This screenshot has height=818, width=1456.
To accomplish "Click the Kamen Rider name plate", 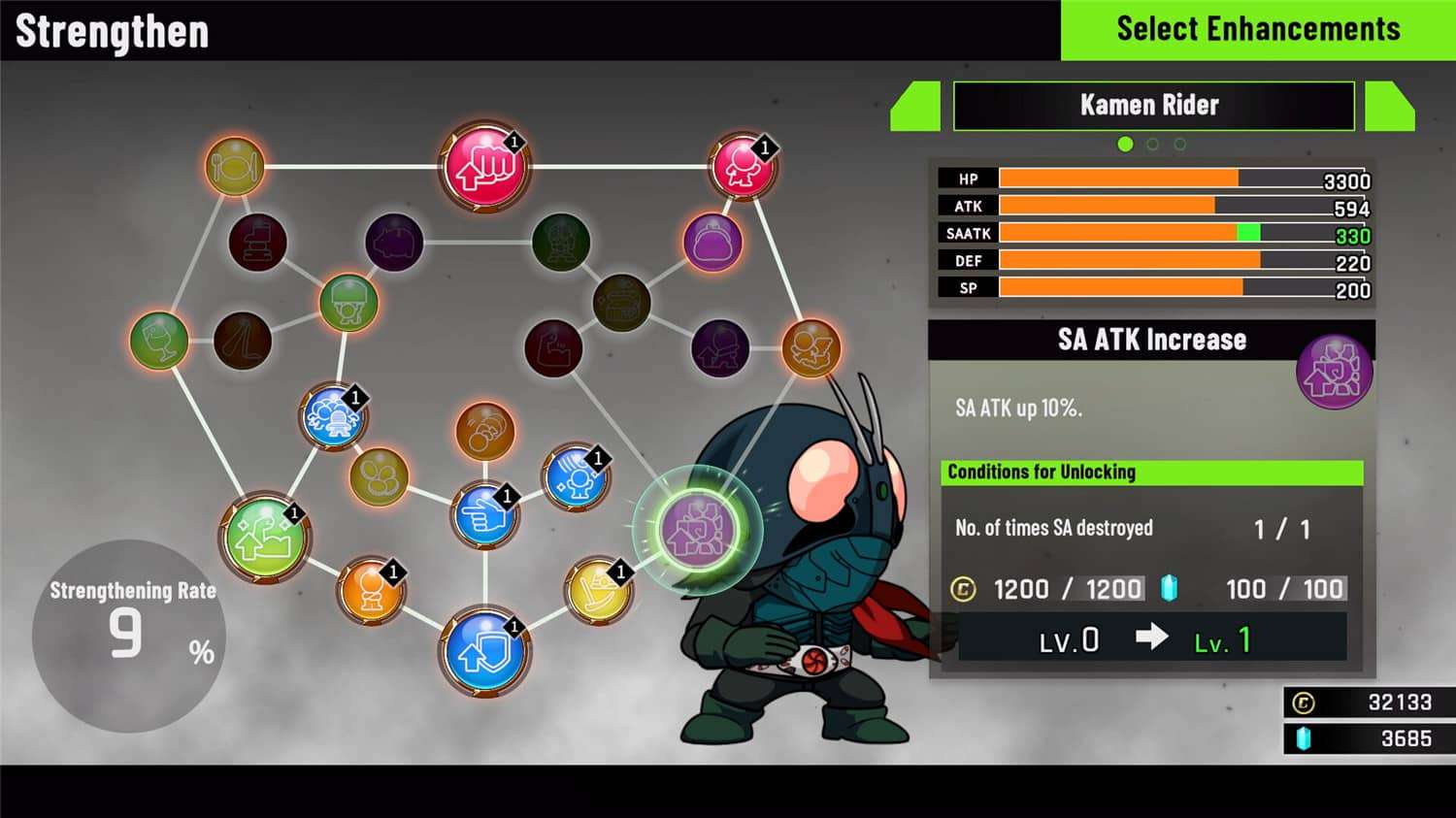I will pos(1152,106).
